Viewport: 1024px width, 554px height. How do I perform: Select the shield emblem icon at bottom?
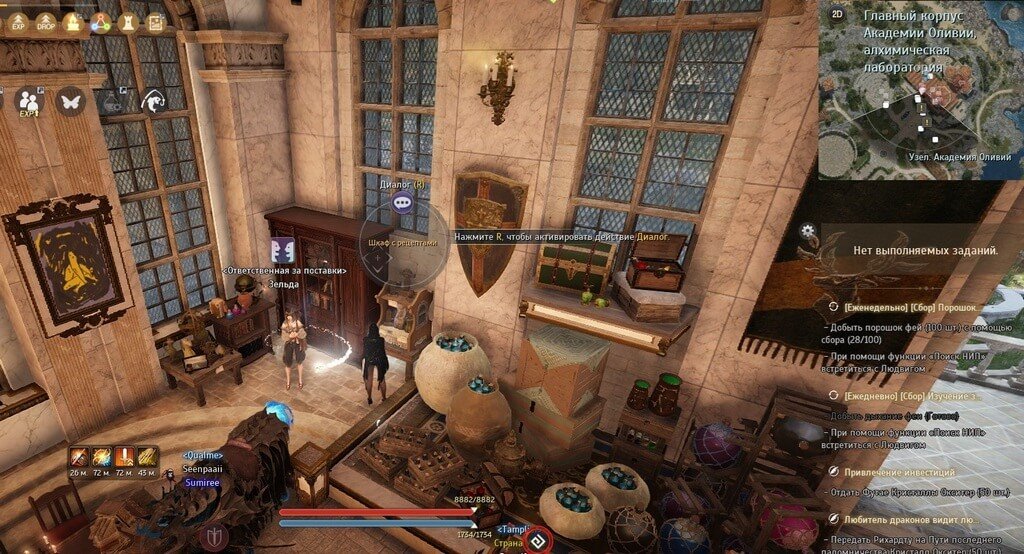(213, 537)
